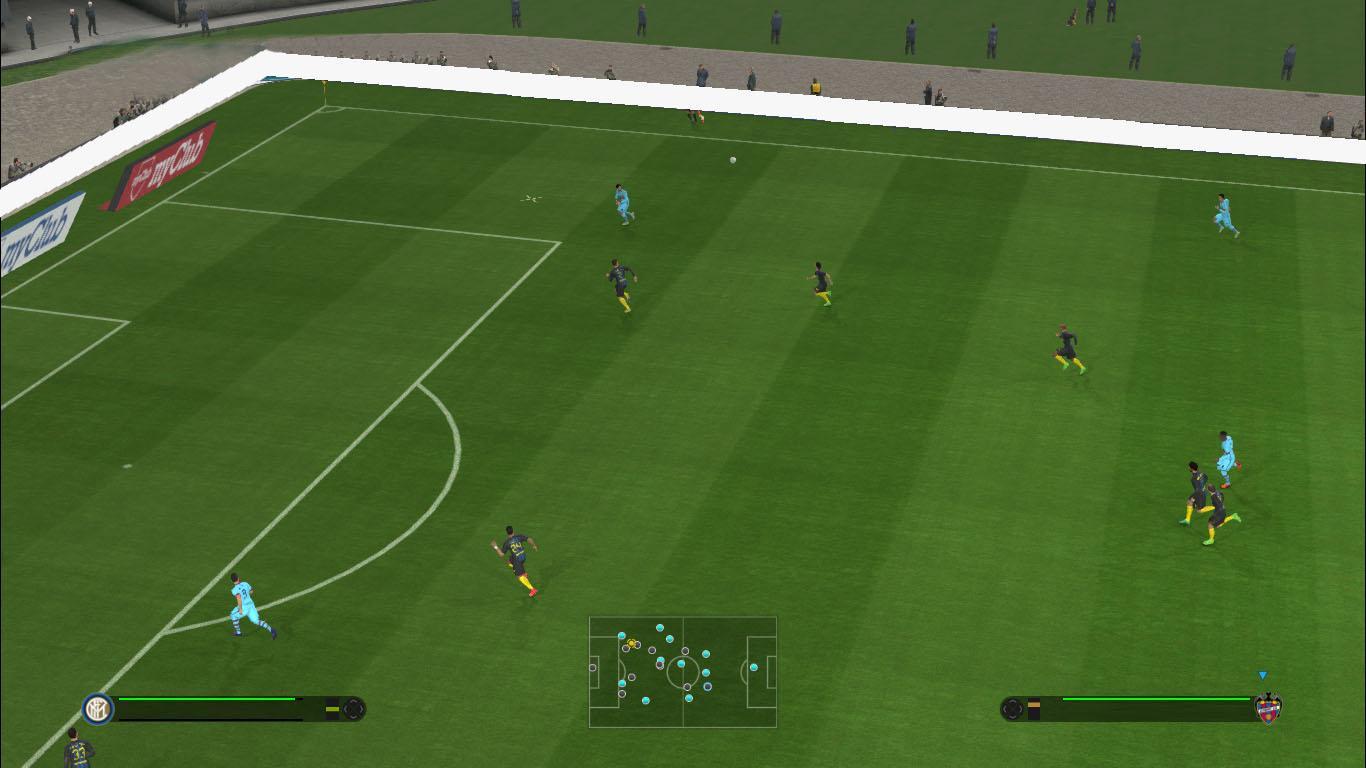1366x768 pixels.
Task: Click the yellow tactics indicator on Inter's panel
Action: (x=333, y=709)
